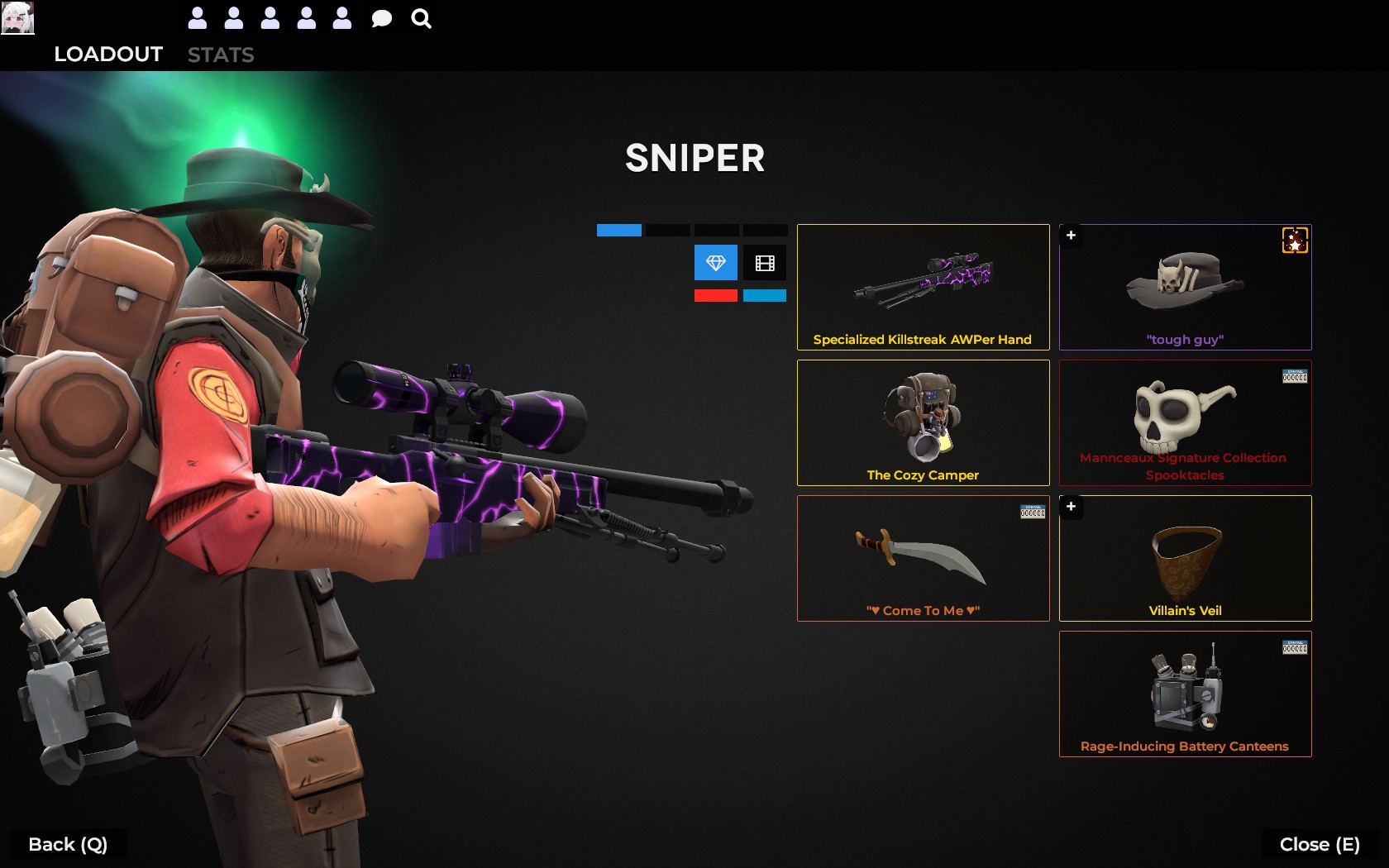Screen dimensions: 1389x868
Task: Click the strange counter badge on Come To Me
Action: coord(1031,511)
